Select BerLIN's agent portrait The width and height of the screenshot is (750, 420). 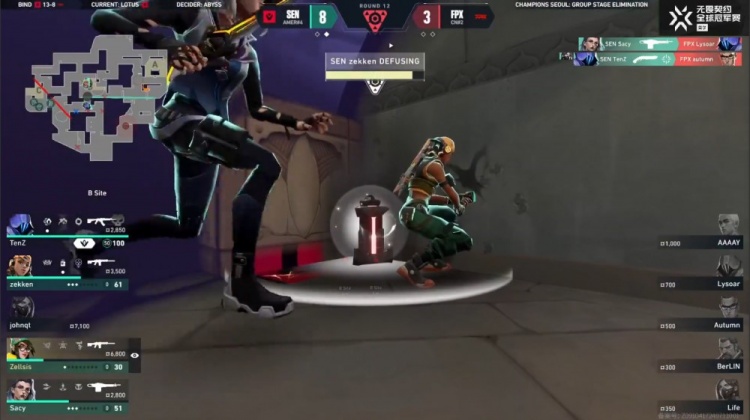coord(728,350)
